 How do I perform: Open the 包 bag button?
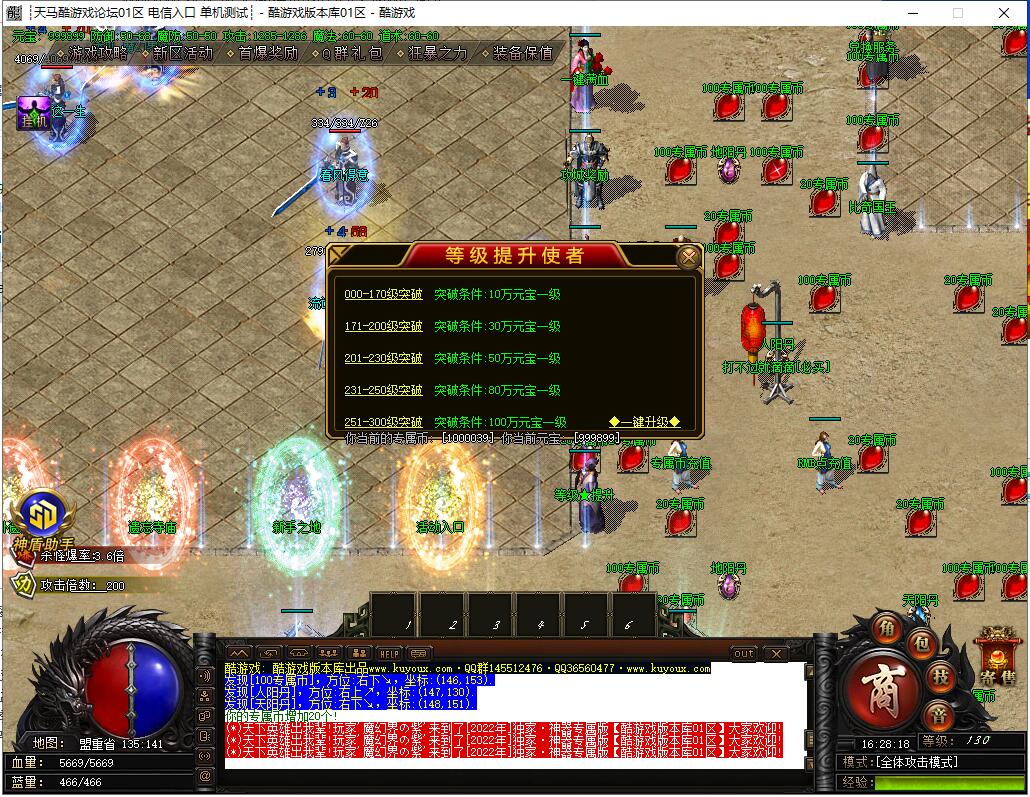(922, 643)
